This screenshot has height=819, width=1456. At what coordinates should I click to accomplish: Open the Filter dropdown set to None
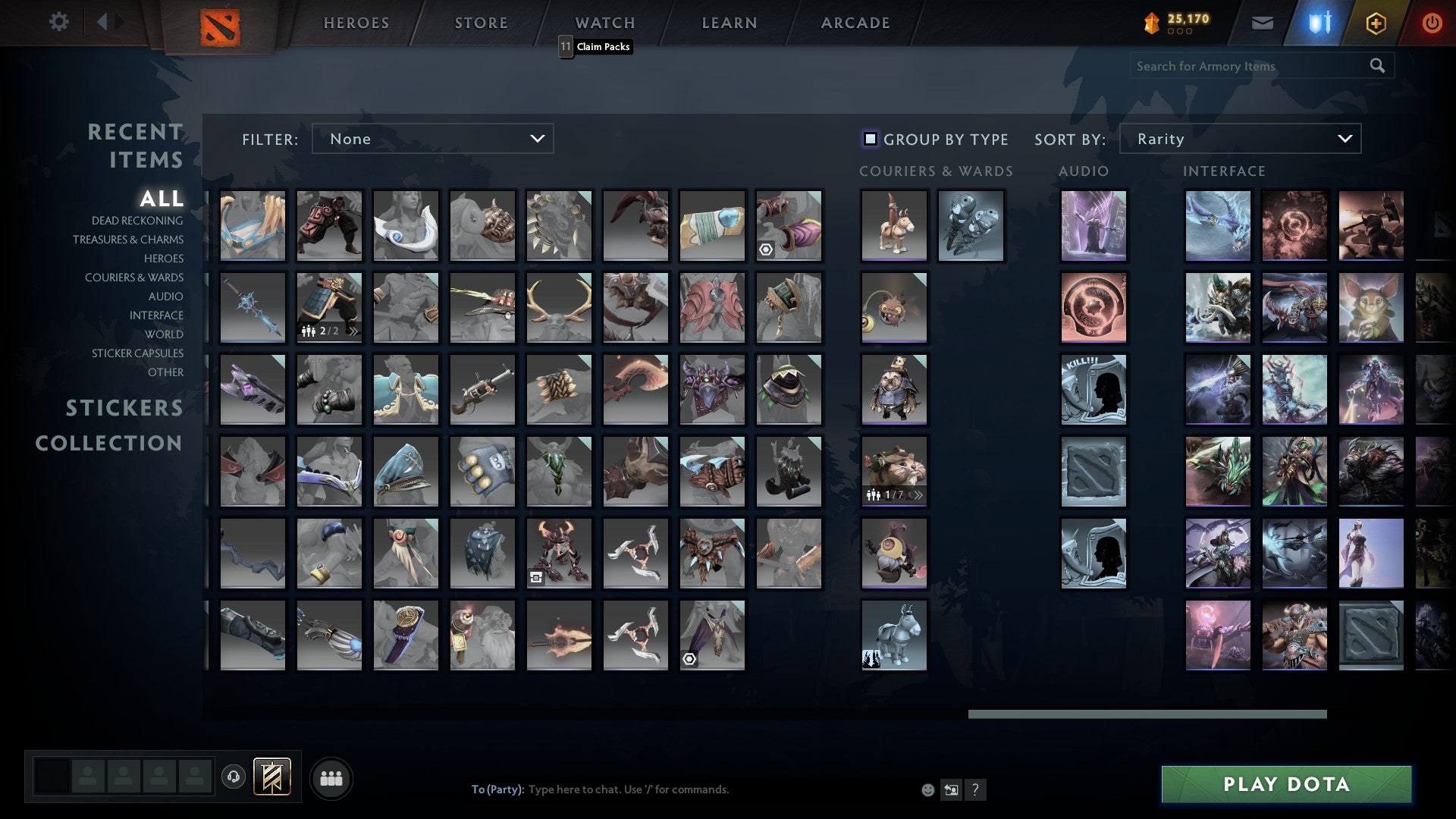tap(432, 139)
